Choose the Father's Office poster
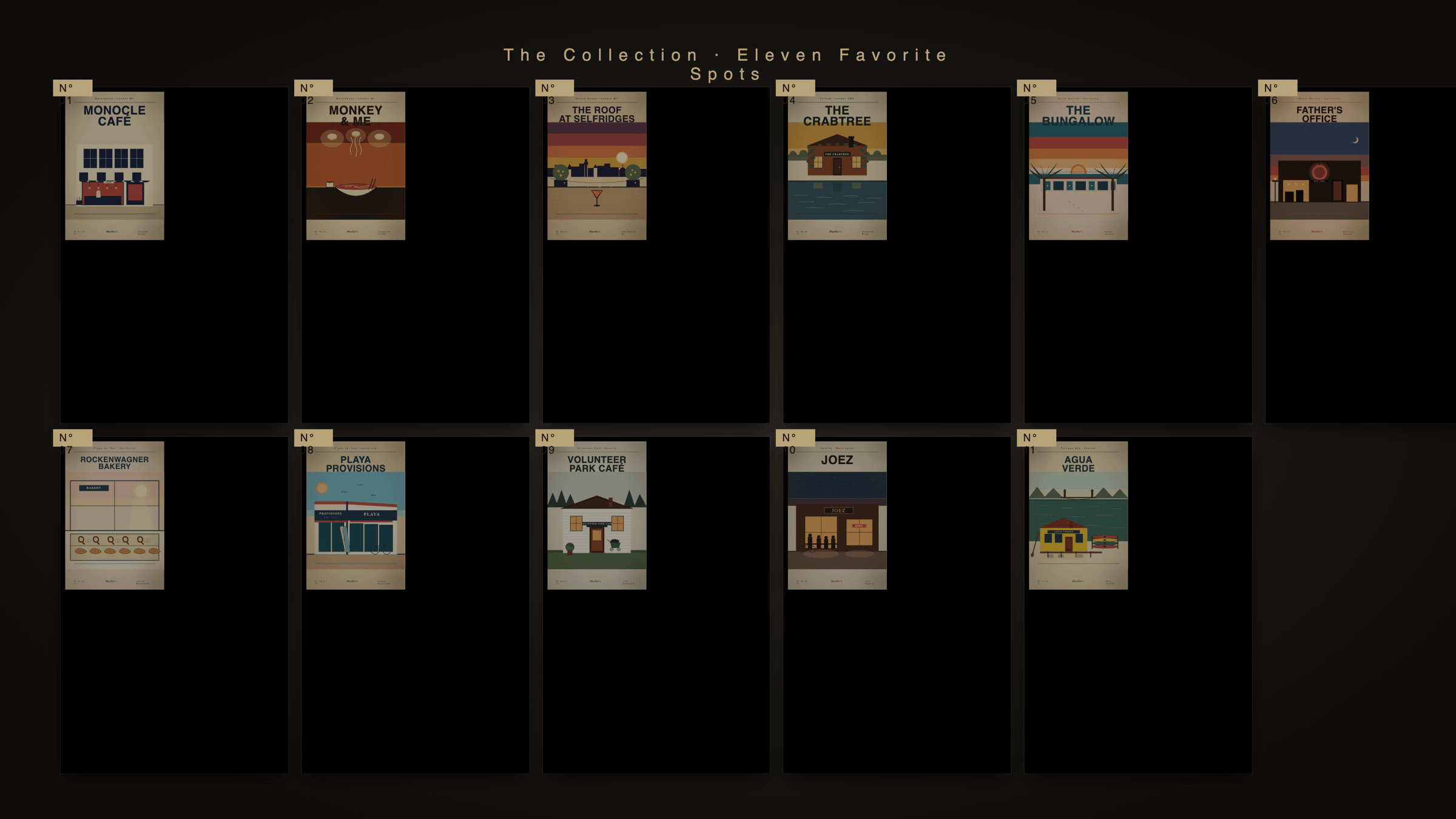Image resolution: width=1456 pixels, height=819 pixels. 1319,166
